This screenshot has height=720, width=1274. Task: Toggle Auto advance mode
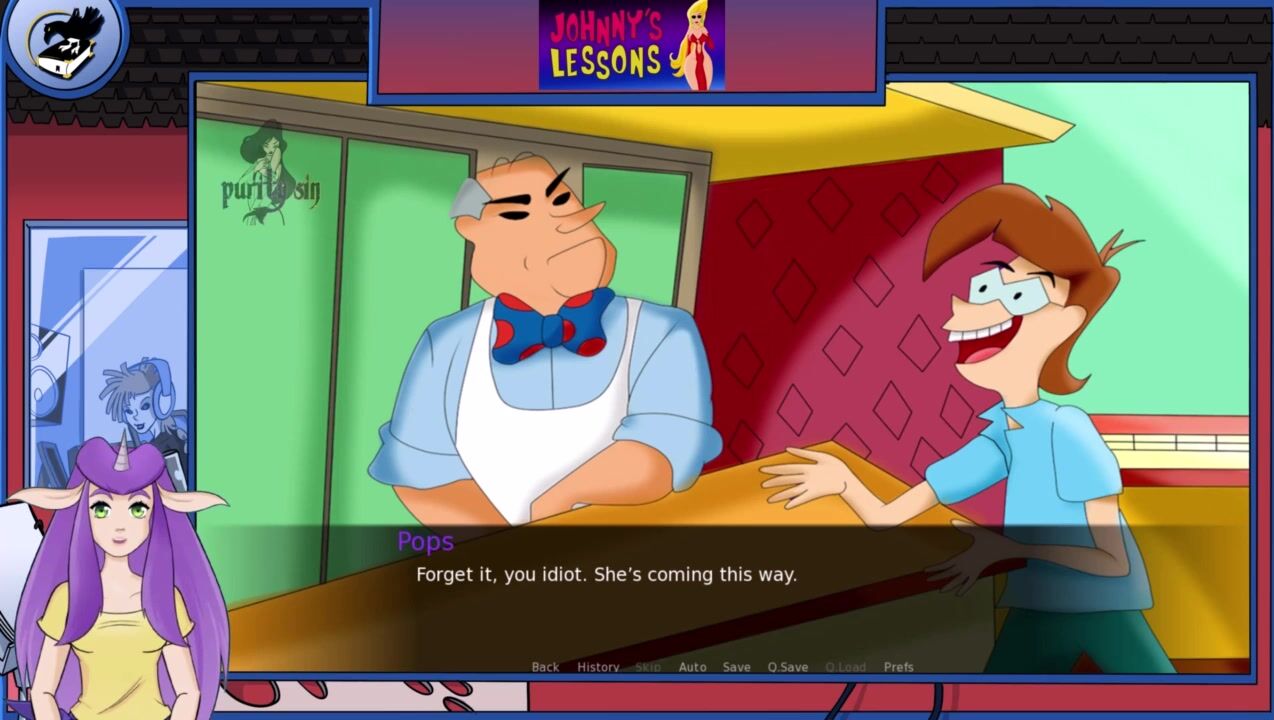[692, 667]
